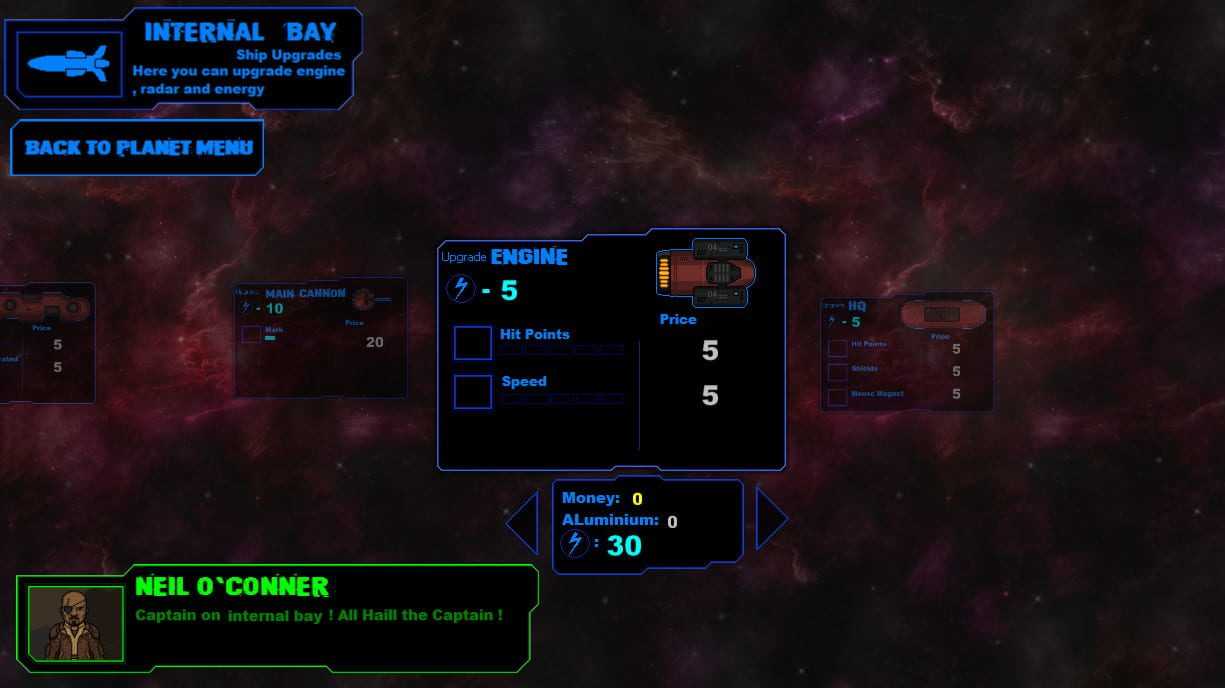This screenshot has width=1225, height=688.
Task: Show the previous upgrade with left arrow
Action: (x=524, y=521)
